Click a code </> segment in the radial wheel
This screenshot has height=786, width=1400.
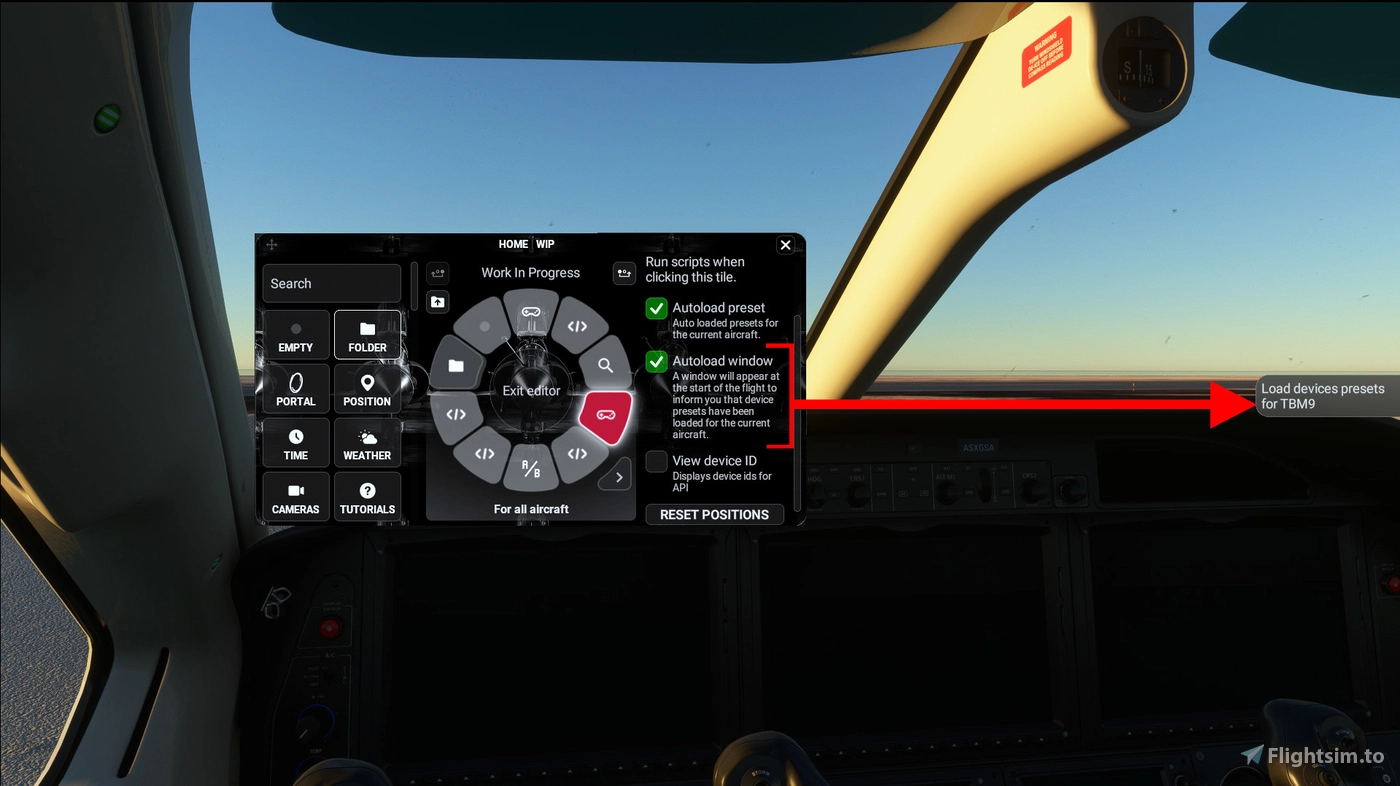577,324
